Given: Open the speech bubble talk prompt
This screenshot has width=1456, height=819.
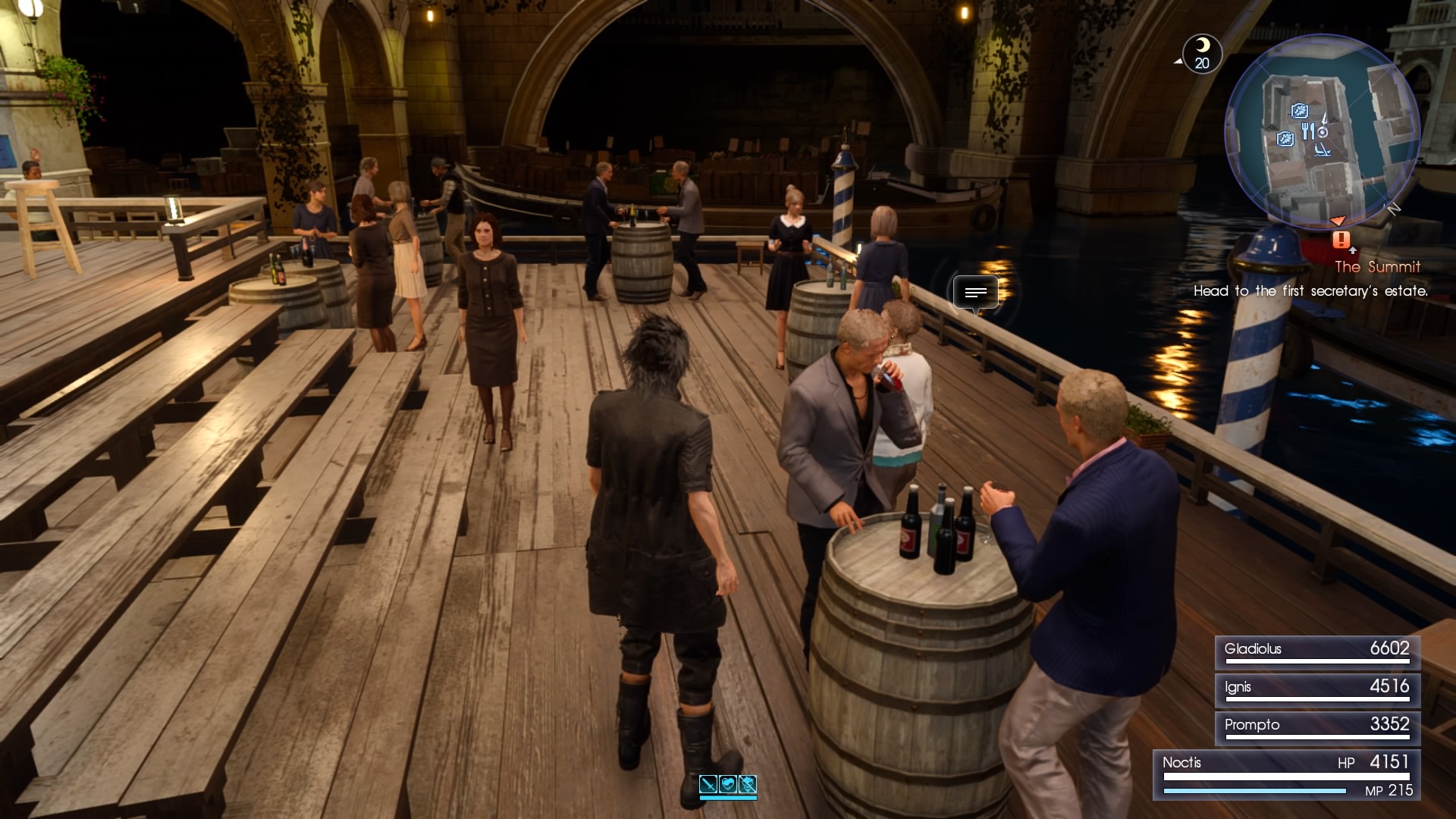Looking at the screenshot, I should [x=975, y=293].
